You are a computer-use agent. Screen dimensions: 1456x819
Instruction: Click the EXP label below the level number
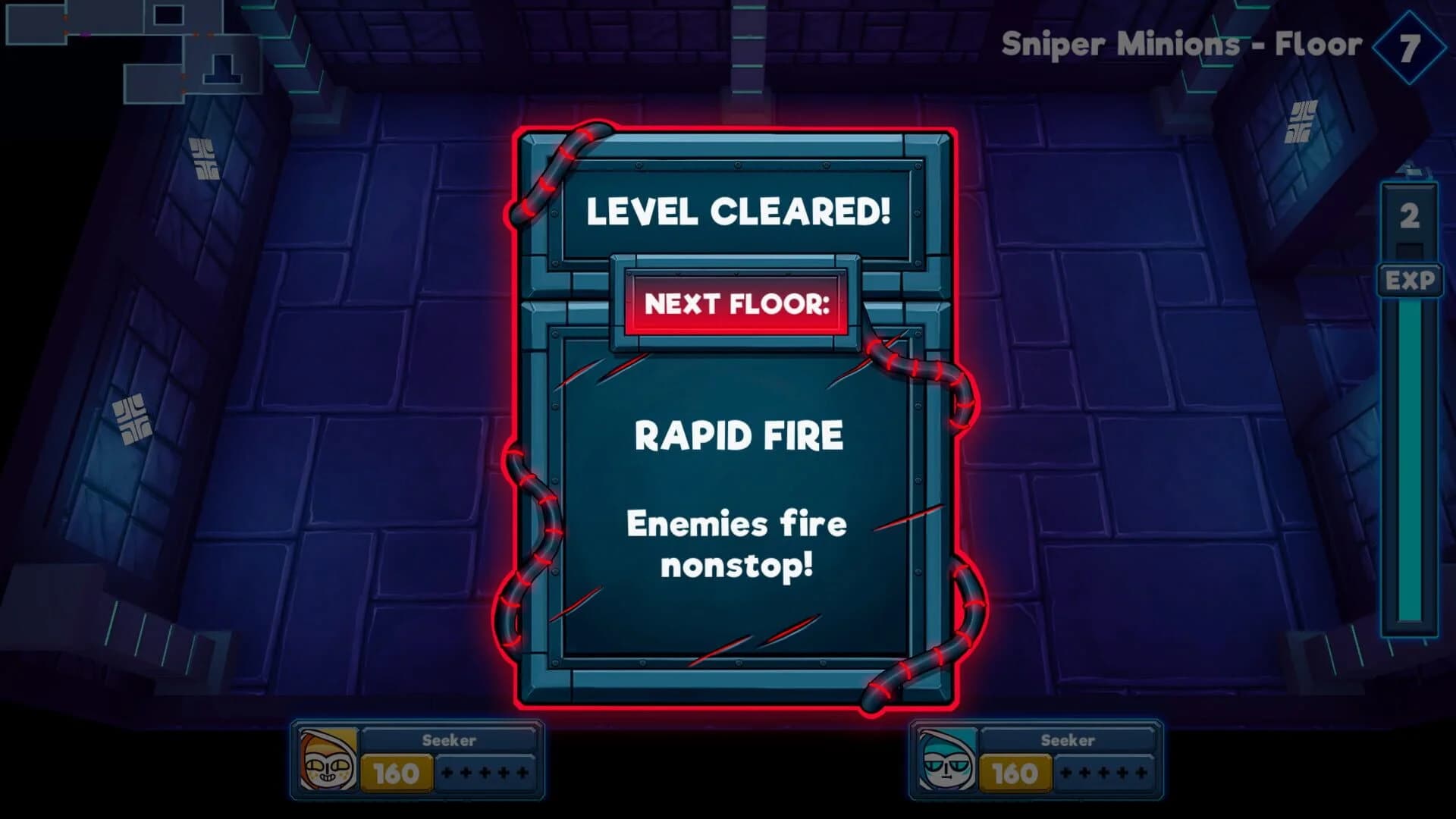(x=1408, y=281)
